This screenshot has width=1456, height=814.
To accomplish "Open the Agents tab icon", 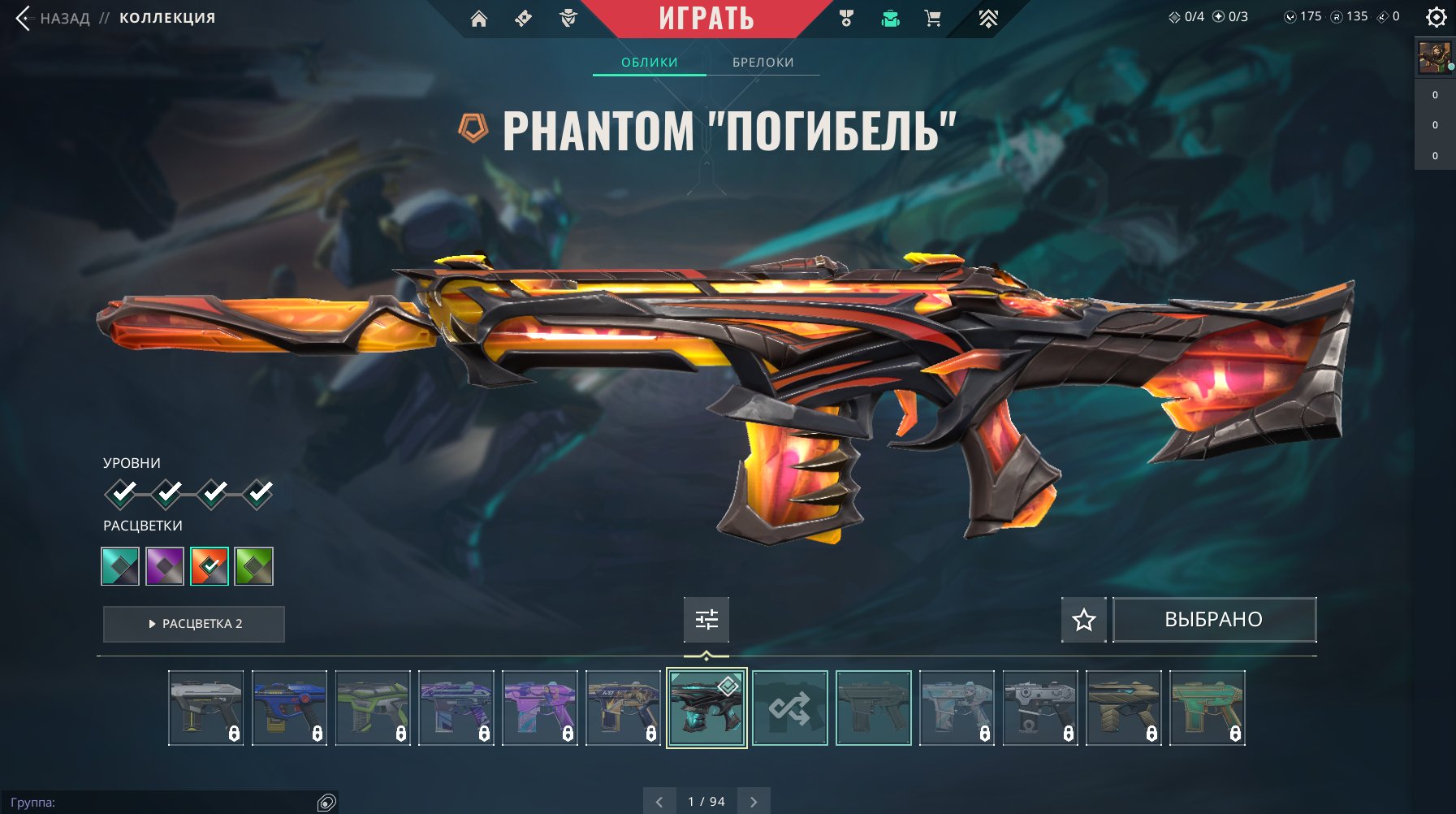I will pyautogui.click(x=569, y=18).
